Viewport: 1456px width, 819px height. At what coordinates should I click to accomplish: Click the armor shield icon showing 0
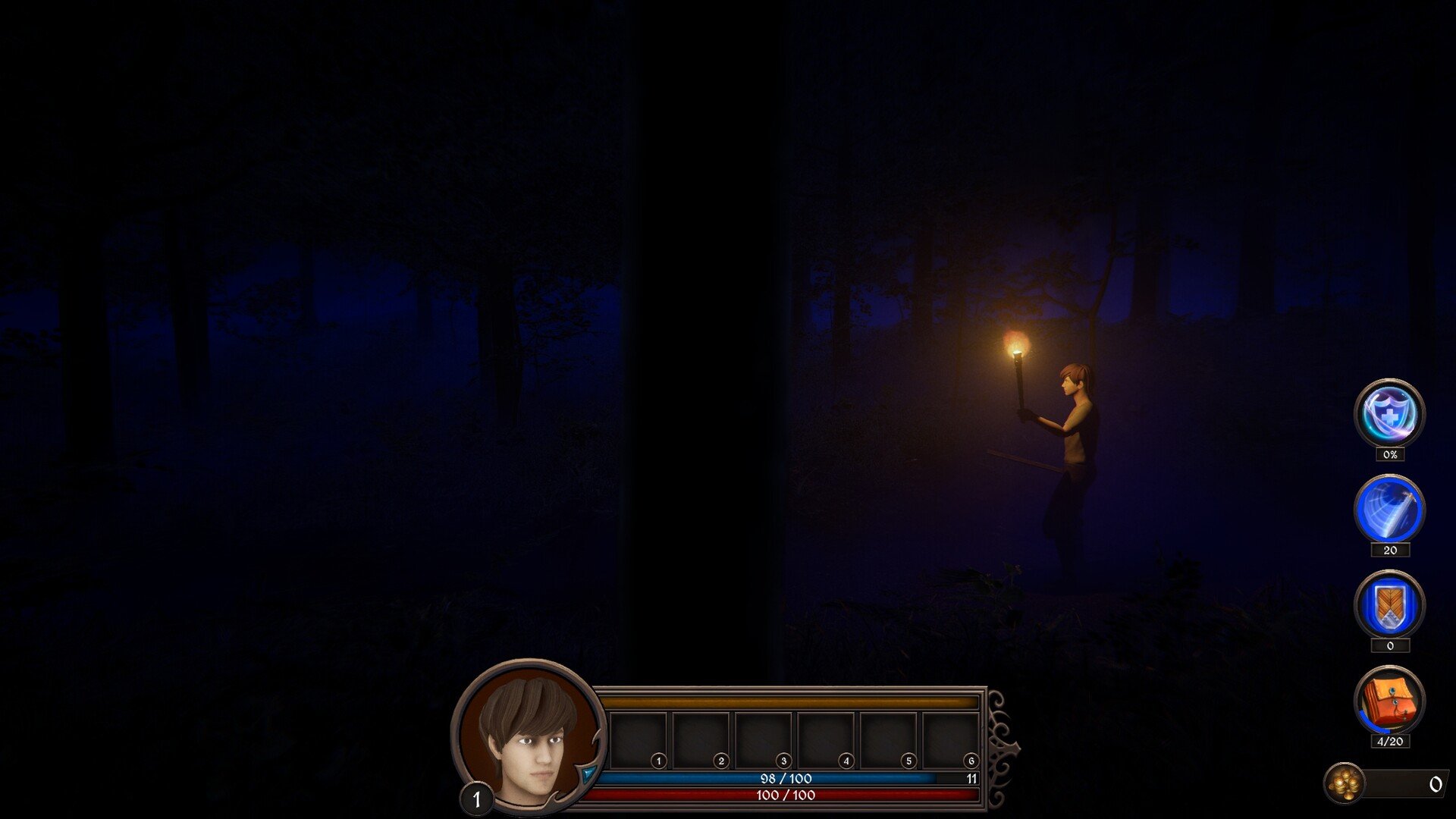(x=1389, y=605)
